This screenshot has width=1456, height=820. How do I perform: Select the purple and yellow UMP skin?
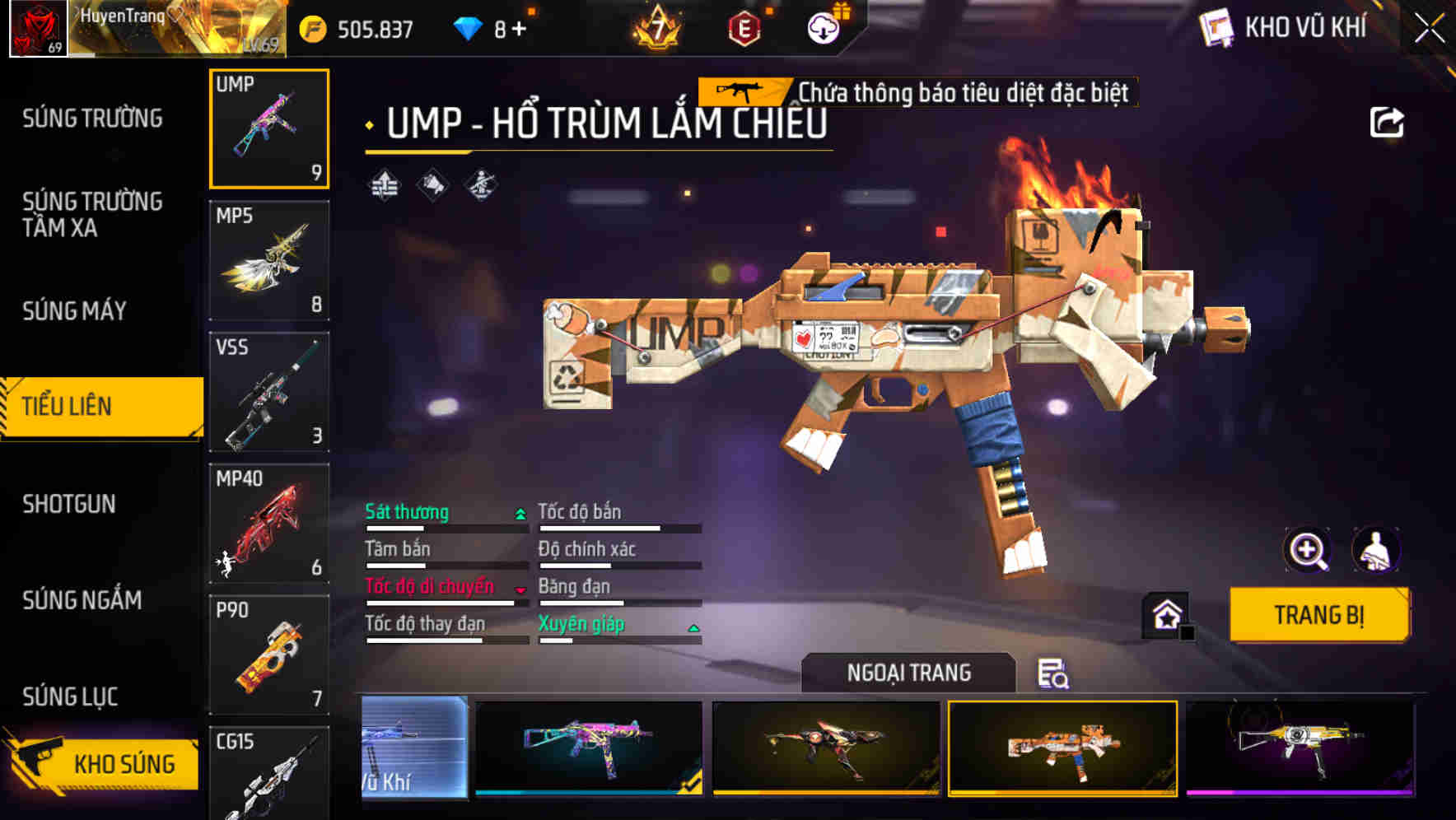point(1300,747)
